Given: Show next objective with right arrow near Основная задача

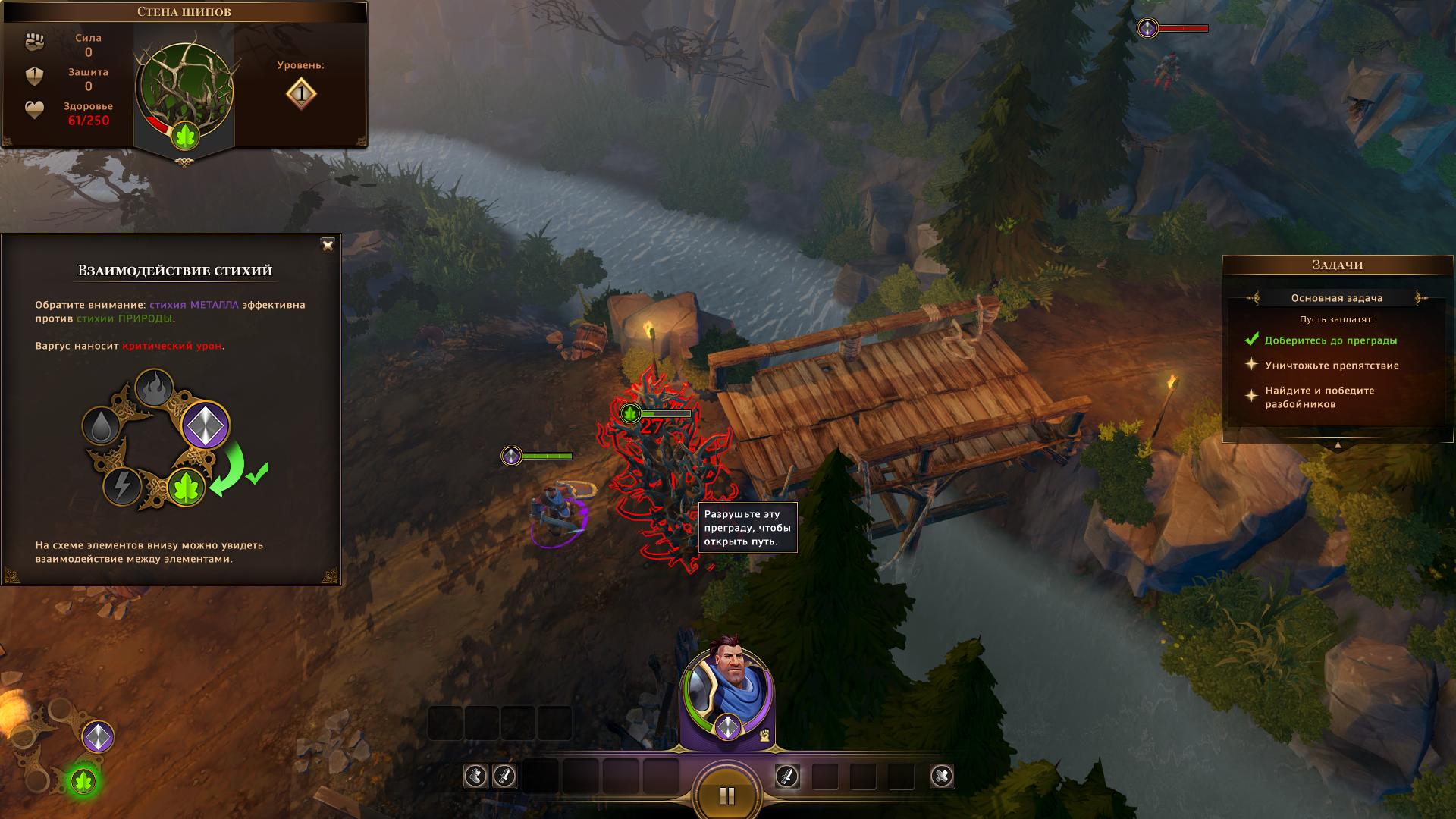Looking at the screenshot, I should pyautogui.click(x=1422, y=298).
